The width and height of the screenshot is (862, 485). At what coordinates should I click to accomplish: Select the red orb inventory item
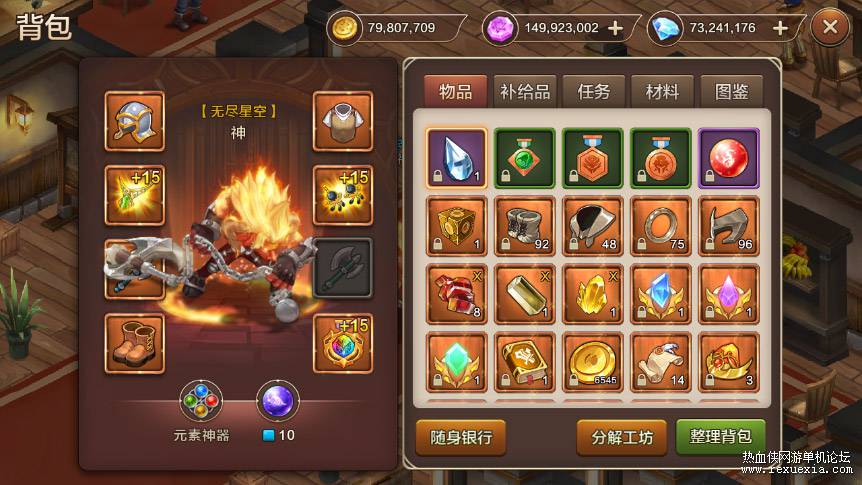728,158
